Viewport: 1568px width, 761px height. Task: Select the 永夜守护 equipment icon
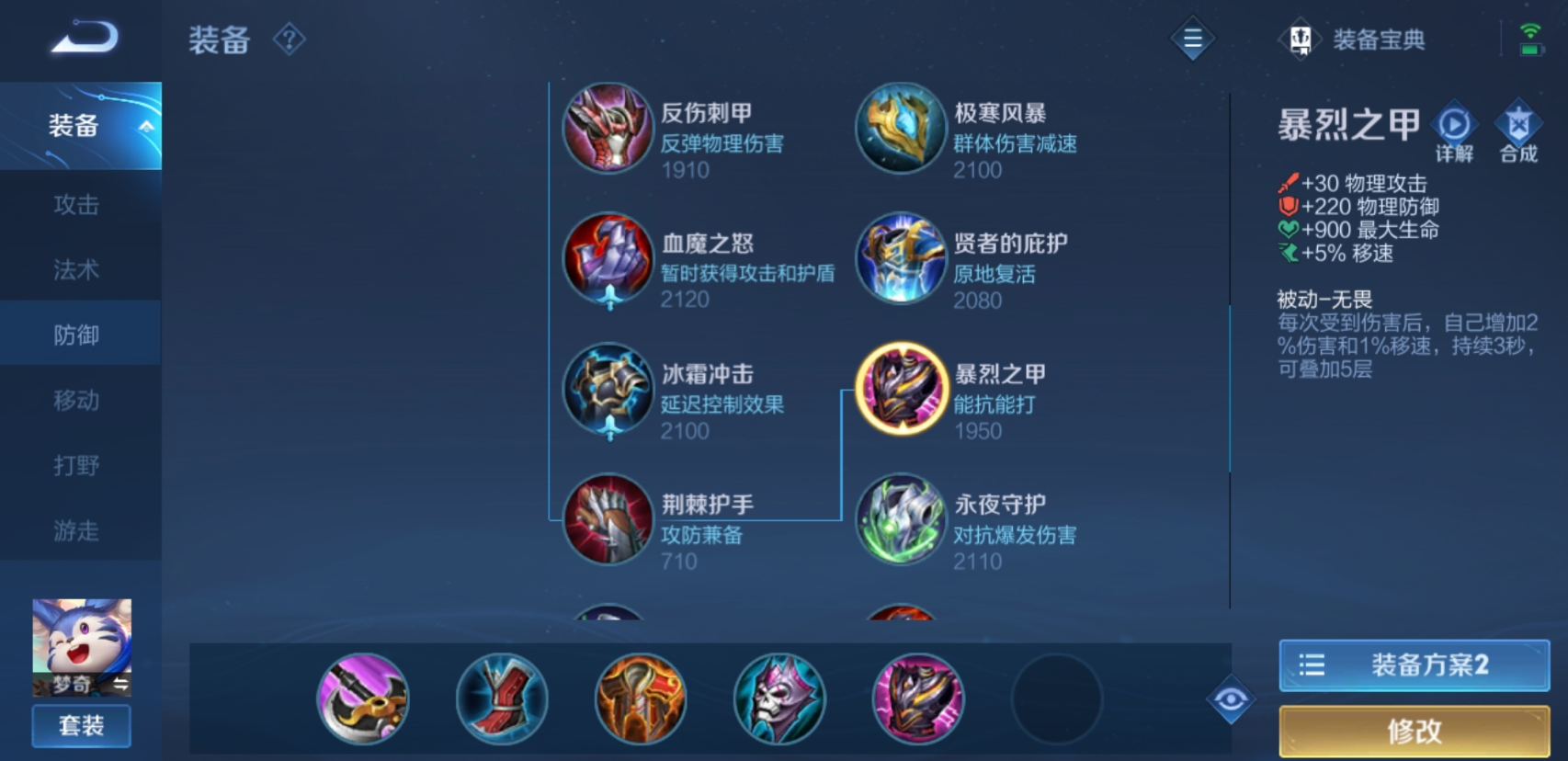click(899, 520)
